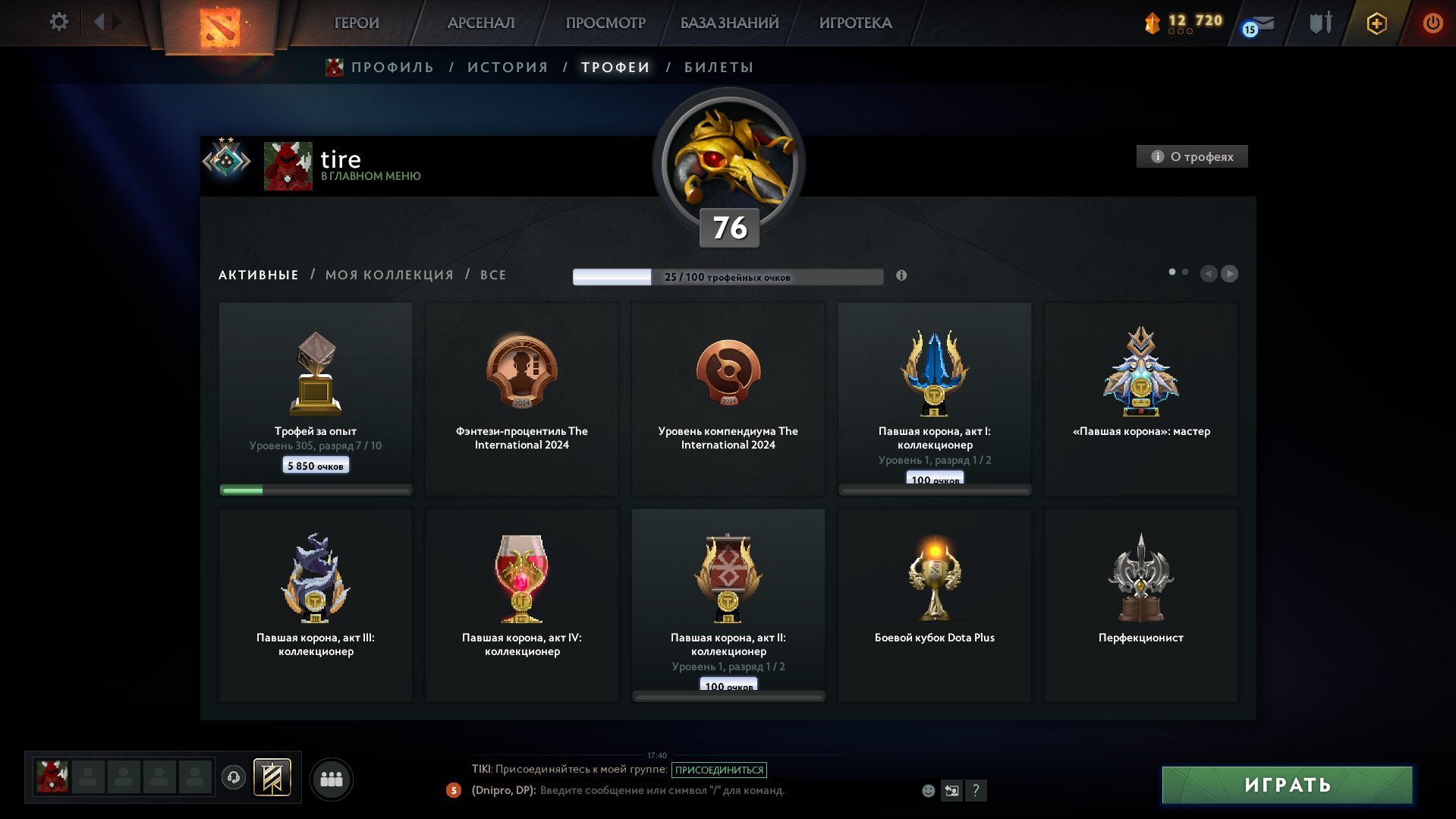Open the ИГРОТЕКА section

point(855,23)
